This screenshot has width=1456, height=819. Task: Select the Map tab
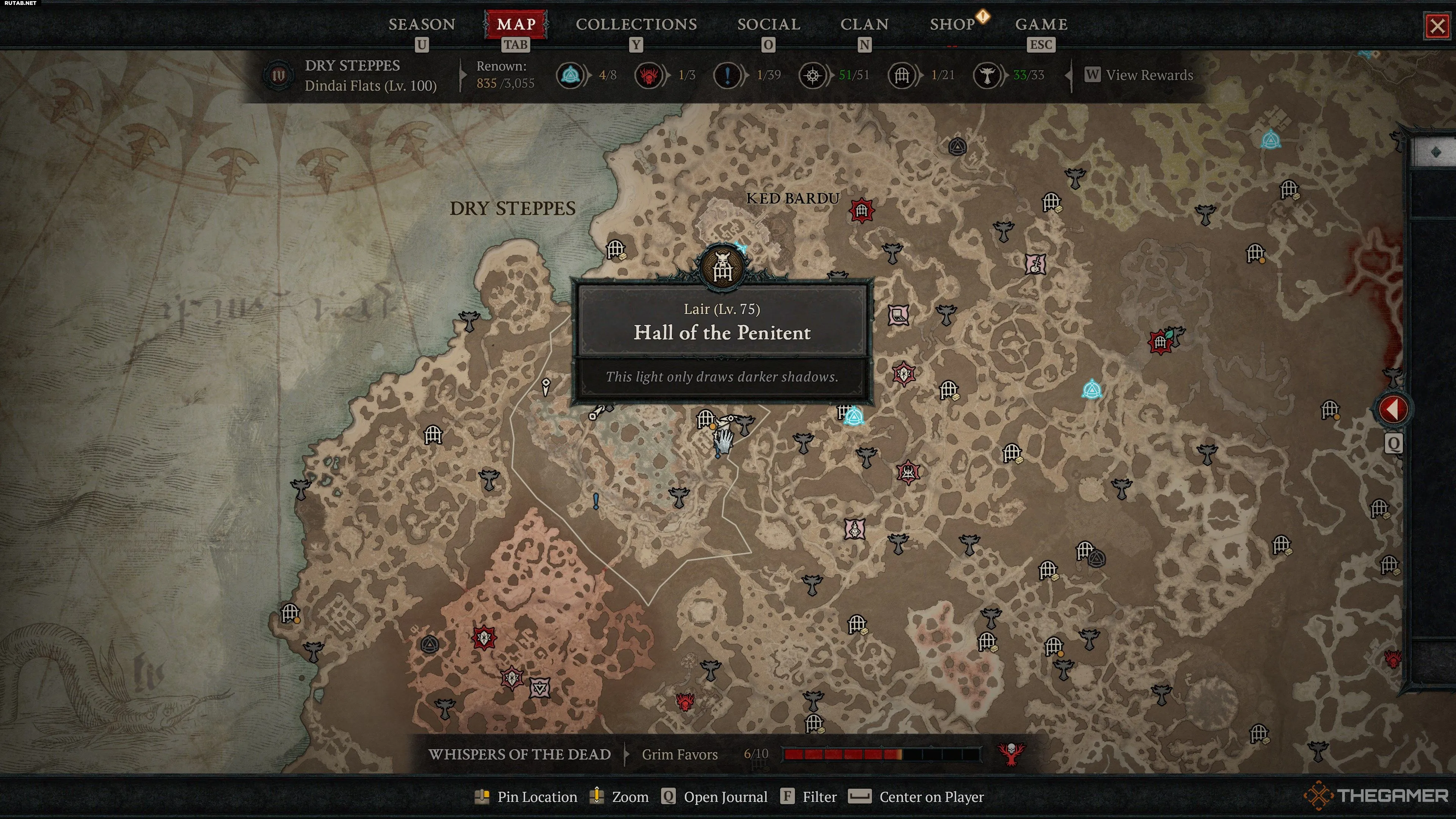tap(516, 24)
